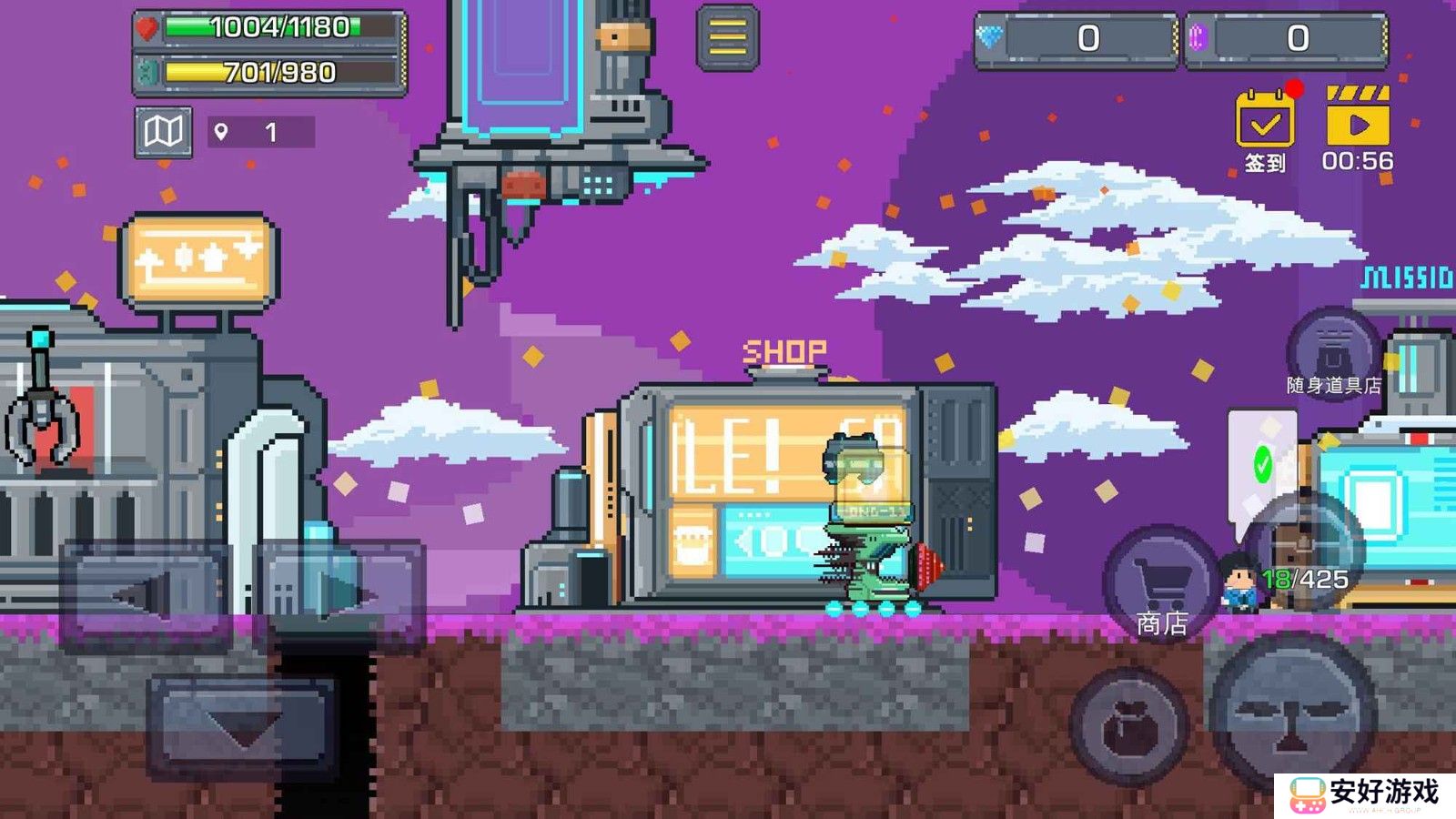Tap the down dig arrow

point(243,724)
